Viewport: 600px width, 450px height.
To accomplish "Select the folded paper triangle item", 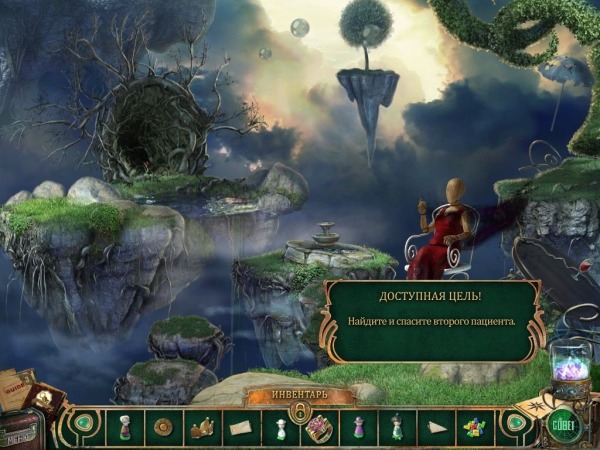I will (x=436, y=427).
